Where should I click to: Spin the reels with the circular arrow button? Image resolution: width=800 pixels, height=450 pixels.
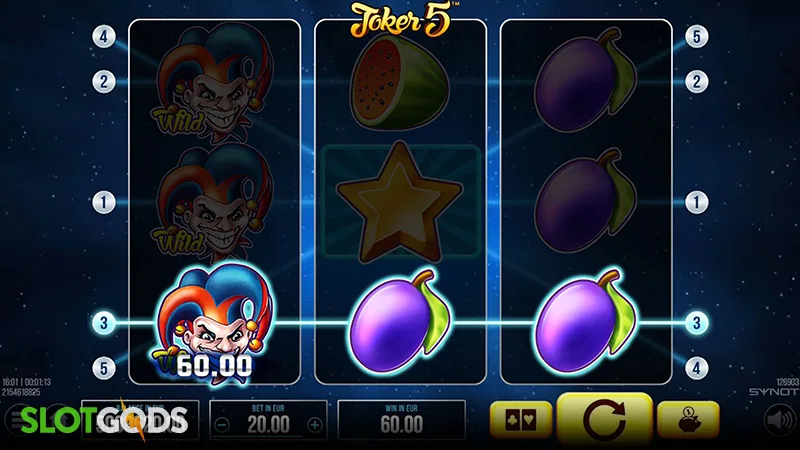click(604, 420)
